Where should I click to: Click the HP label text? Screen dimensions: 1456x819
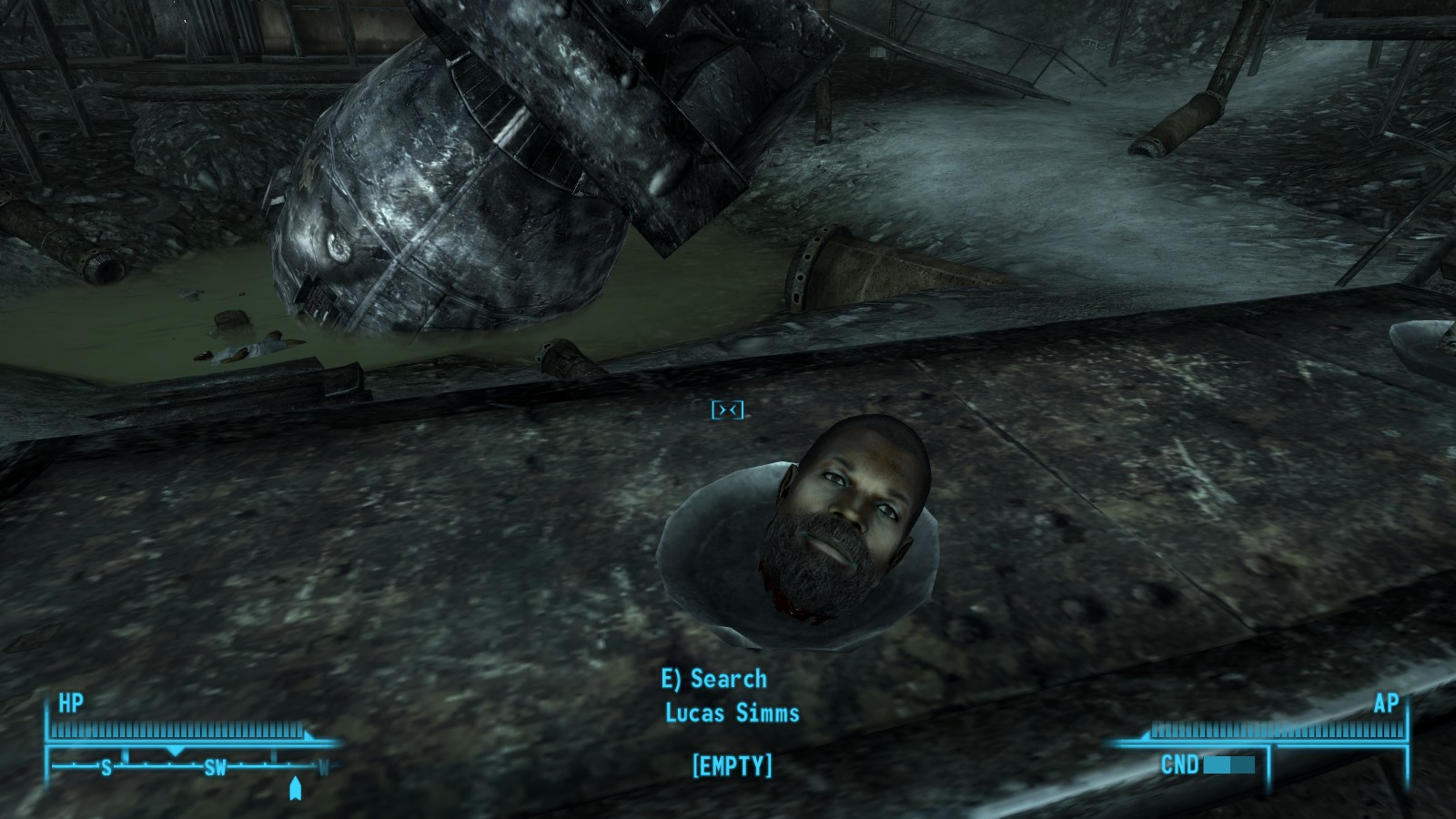point(71,703)
